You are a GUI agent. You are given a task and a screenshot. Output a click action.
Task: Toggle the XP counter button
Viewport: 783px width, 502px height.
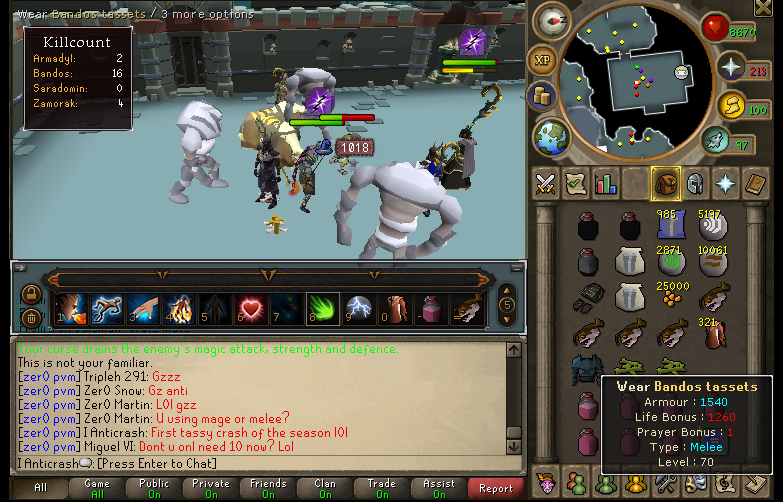[x=542, y=61]
